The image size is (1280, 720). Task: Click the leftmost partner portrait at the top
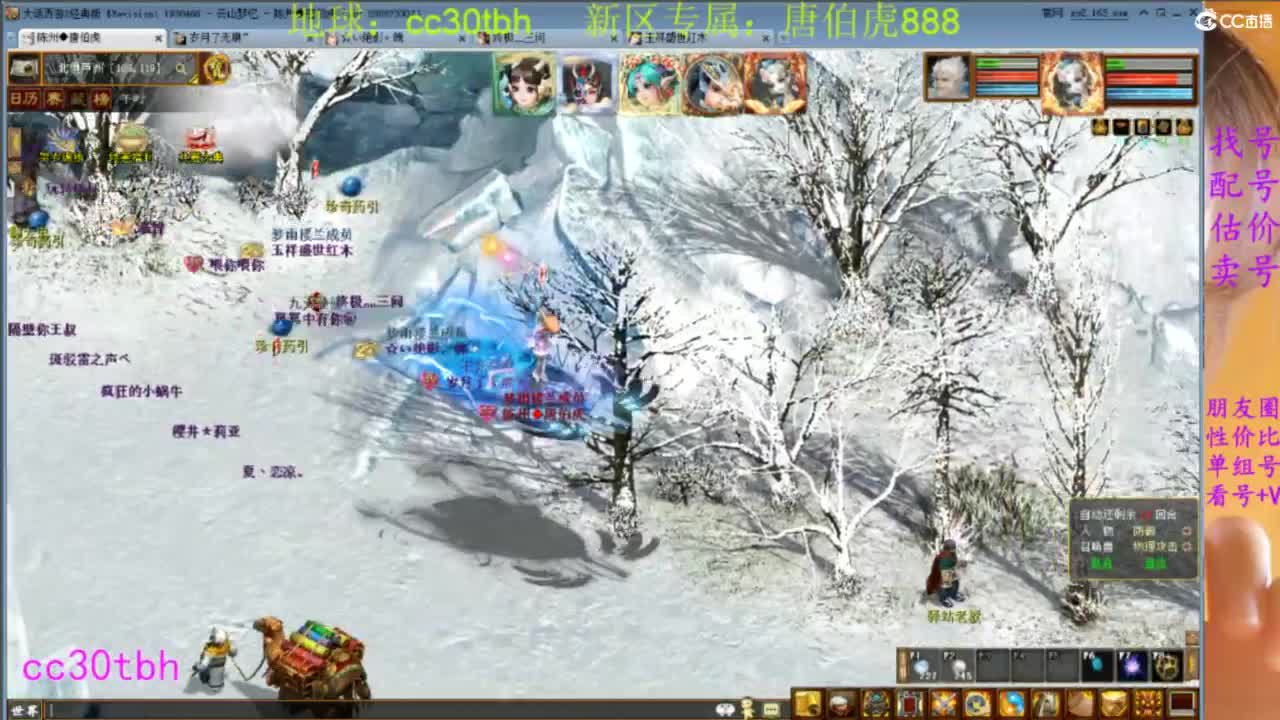pos(523,80)
